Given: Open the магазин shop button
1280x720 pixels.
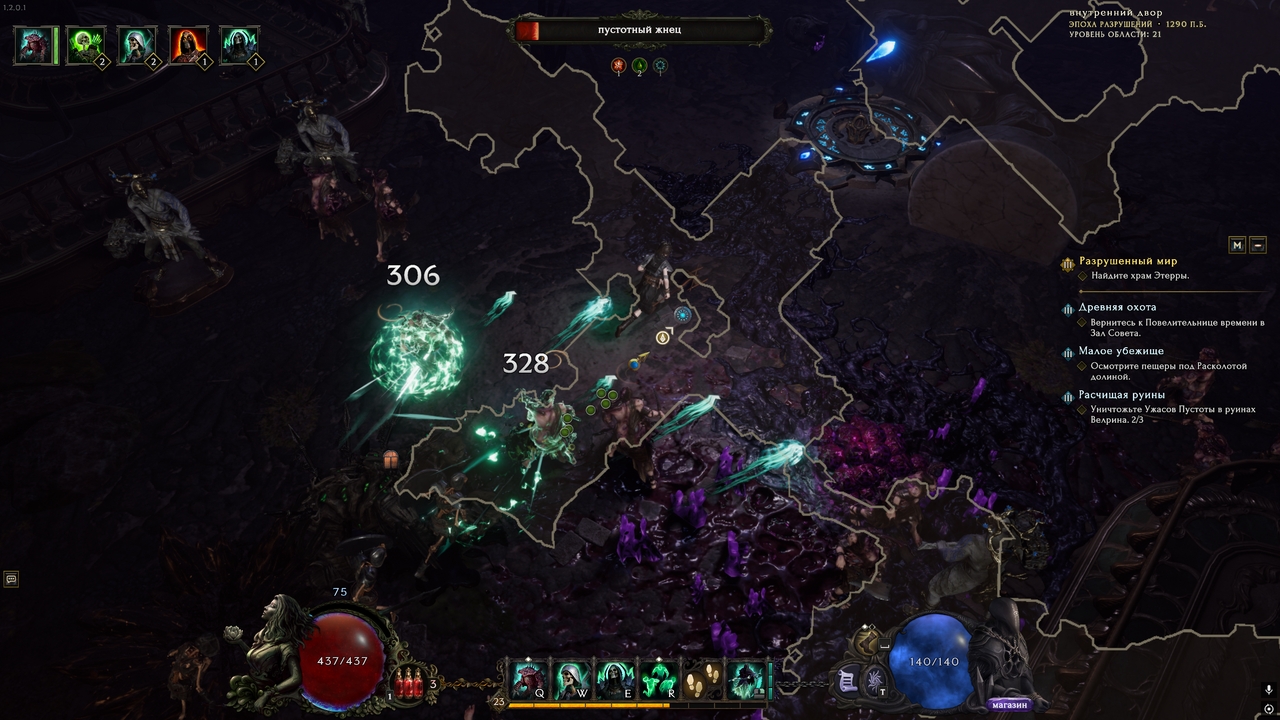Looking at the screenshot, I should point(1010,704).
